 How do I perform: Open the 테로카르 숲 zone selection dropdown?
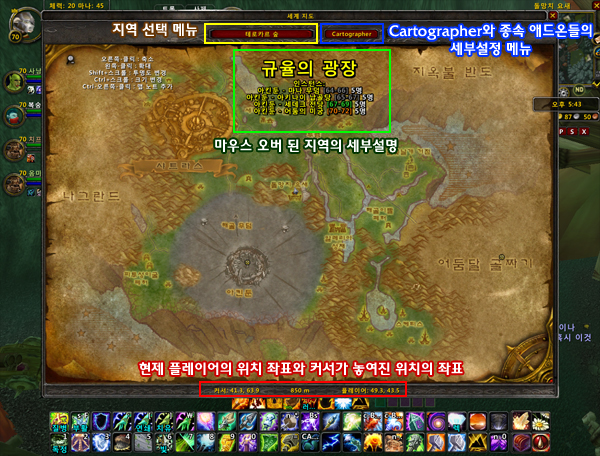pyautogui.click(x=261, y=33)
